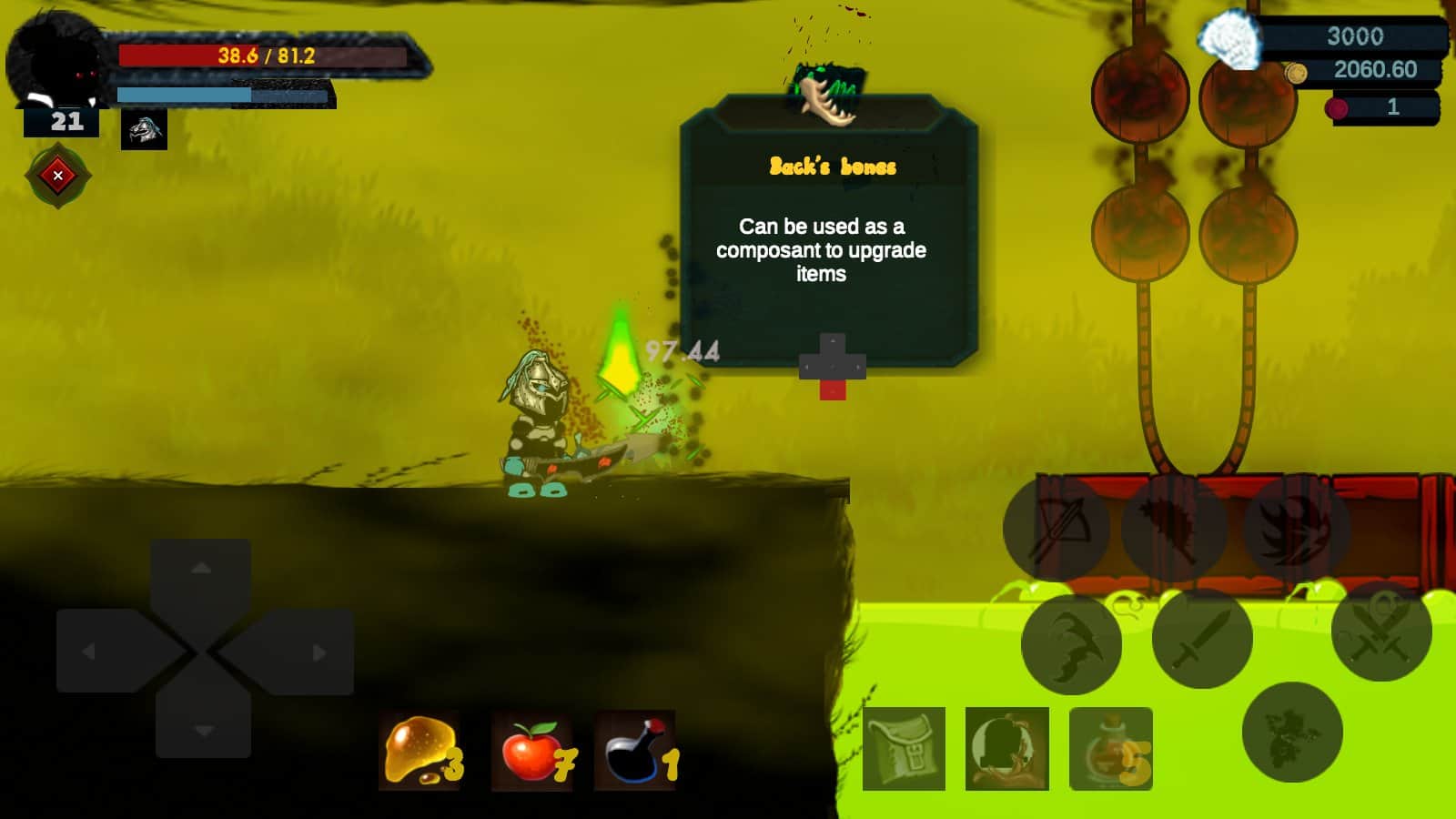Activate the crossbow ranged attack
The image size is (1456, 819).
tap(1057, 528)
